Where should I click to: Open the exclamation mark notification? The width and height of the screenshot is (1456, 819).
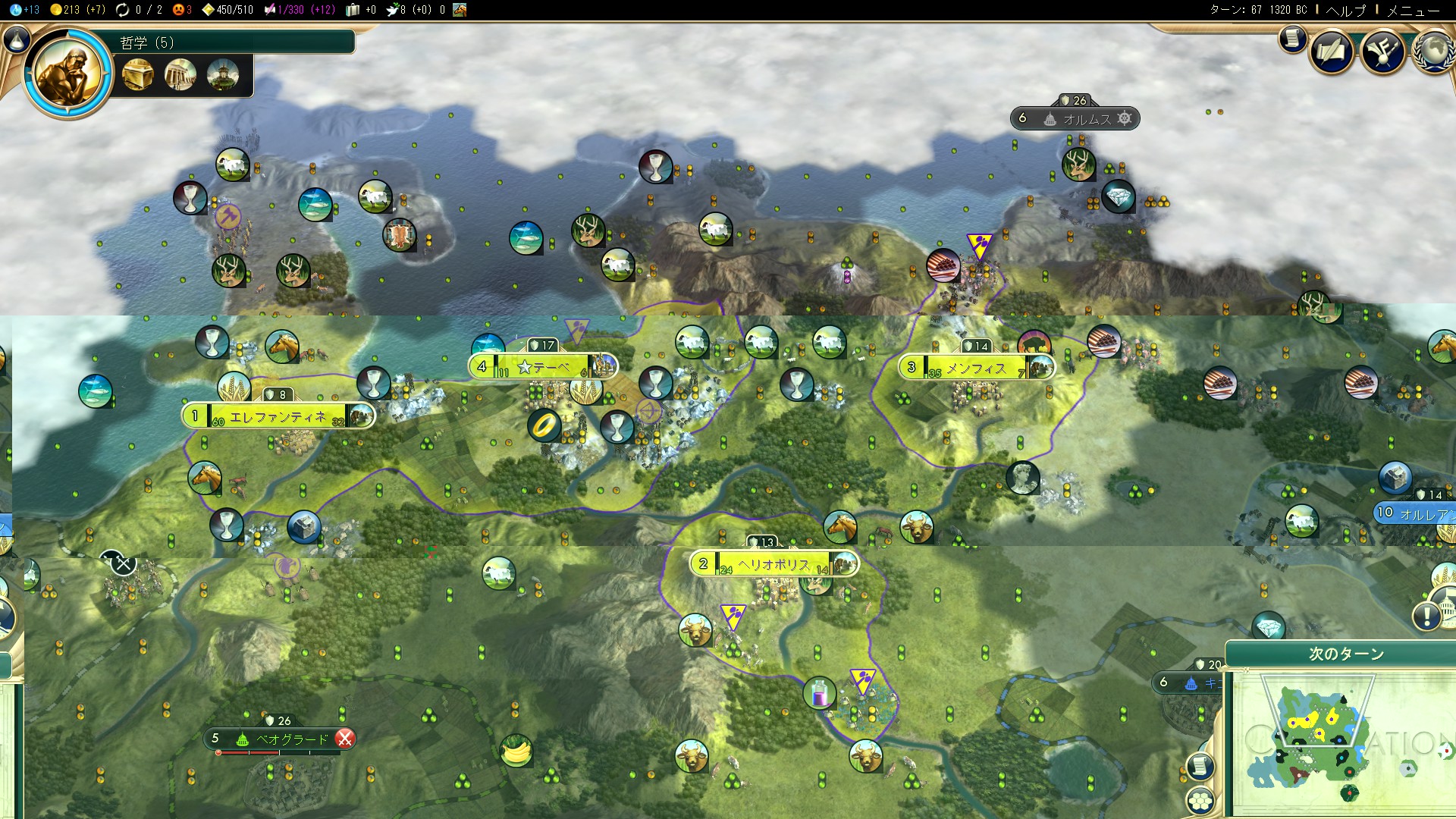coord(1426,616)
